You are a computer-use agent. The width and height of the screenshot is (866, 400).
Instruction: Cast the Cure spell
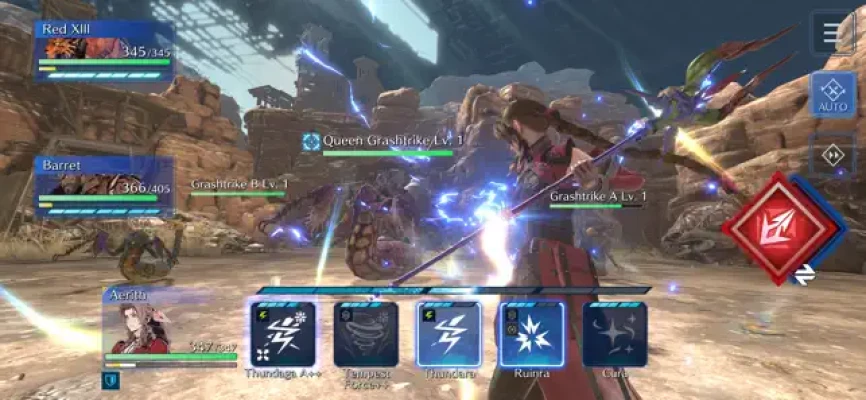(x=614, y=334)
